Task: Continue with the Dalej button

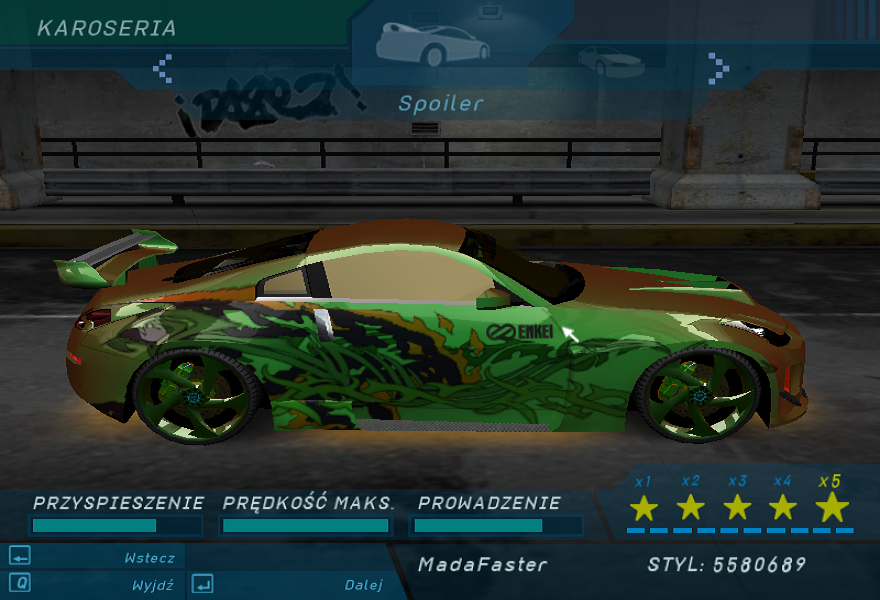Action: pos(290,584)
